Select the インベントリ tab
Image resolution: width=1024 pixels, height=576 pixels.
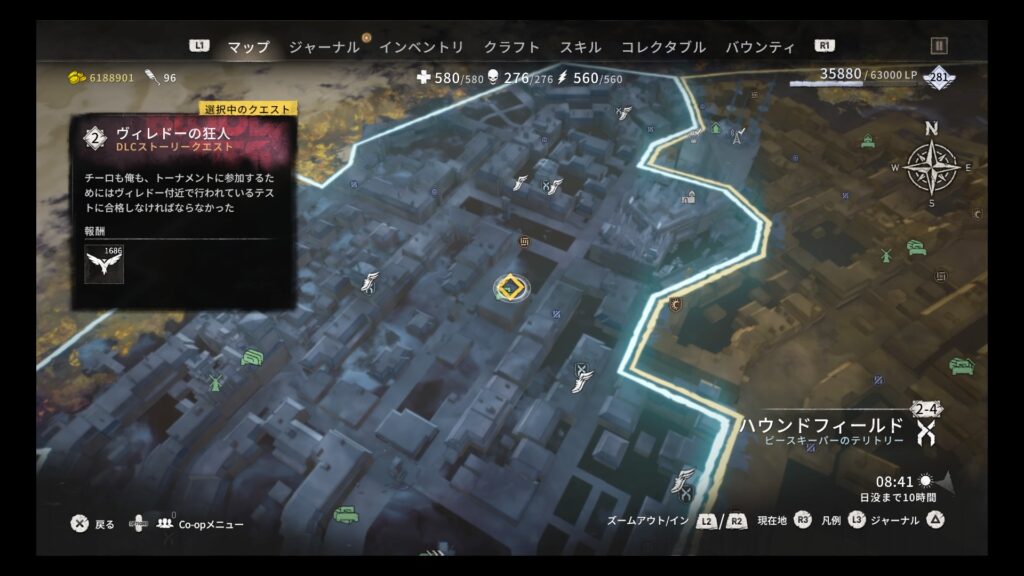tap(421, 47)
